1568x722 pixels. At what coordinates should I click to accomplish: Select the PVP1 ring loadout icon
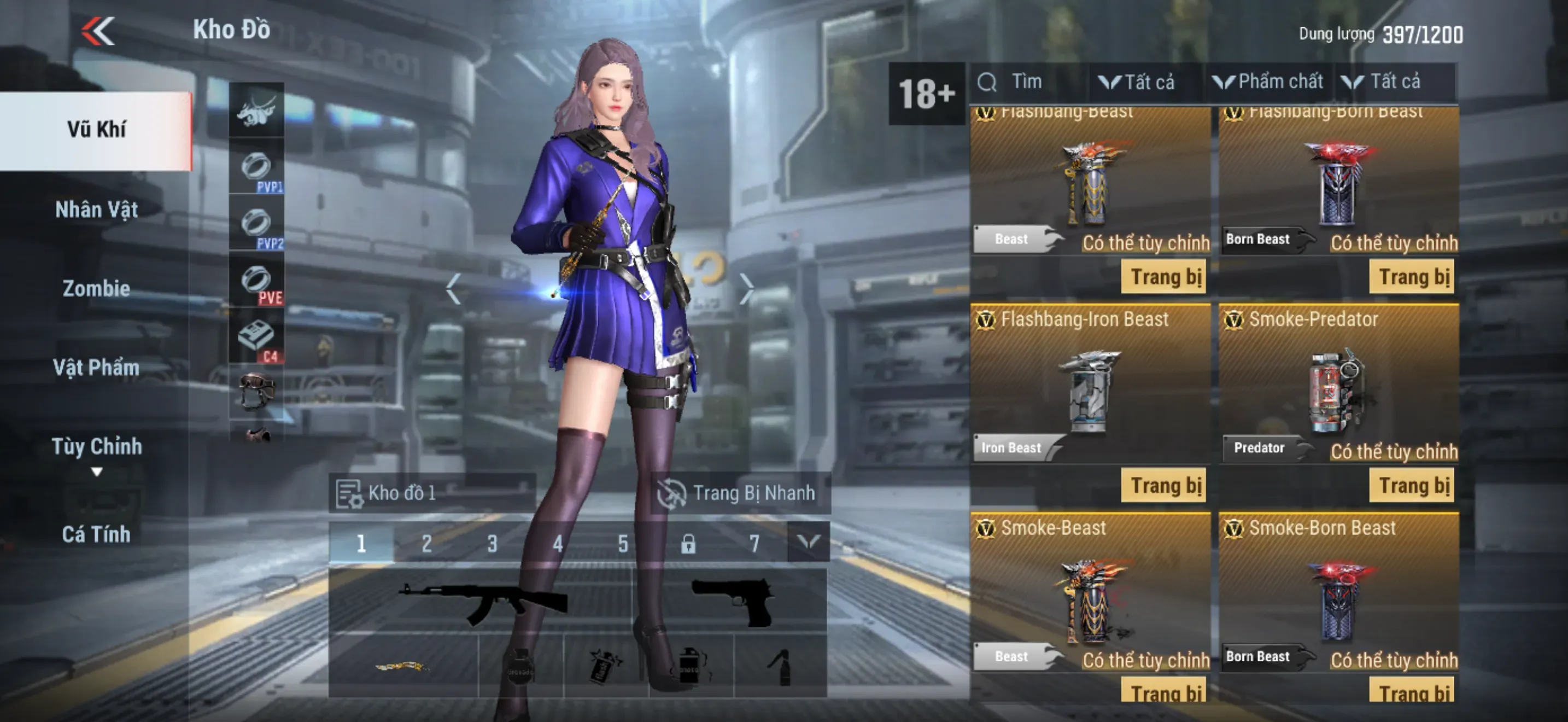257,167
